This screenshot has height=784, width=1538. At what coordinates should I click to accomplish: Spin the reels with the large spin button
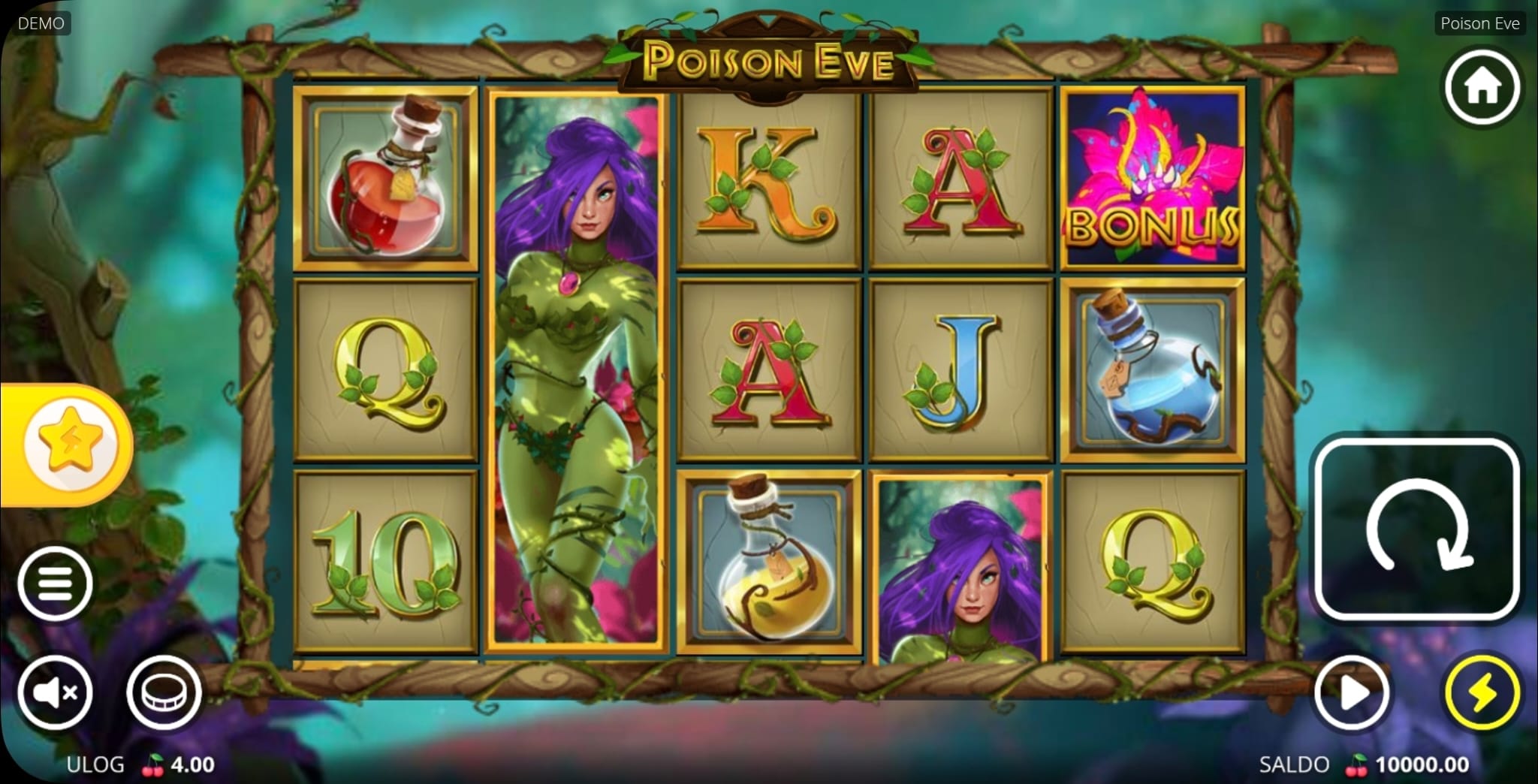pyautogui.click(x=1417, y=529)
